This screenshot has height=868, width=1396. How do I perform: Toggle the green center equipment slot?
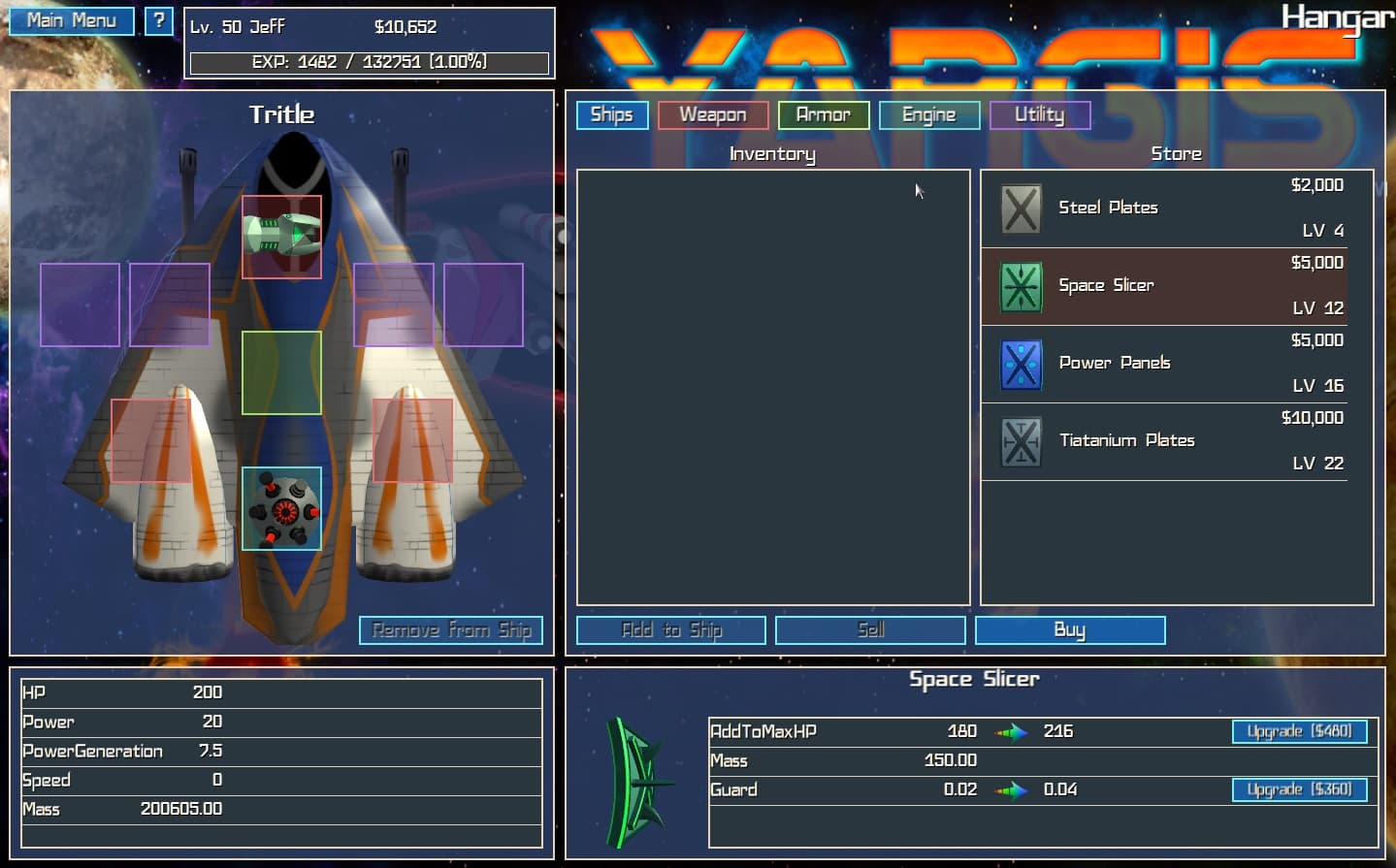[x=281, y=371]
